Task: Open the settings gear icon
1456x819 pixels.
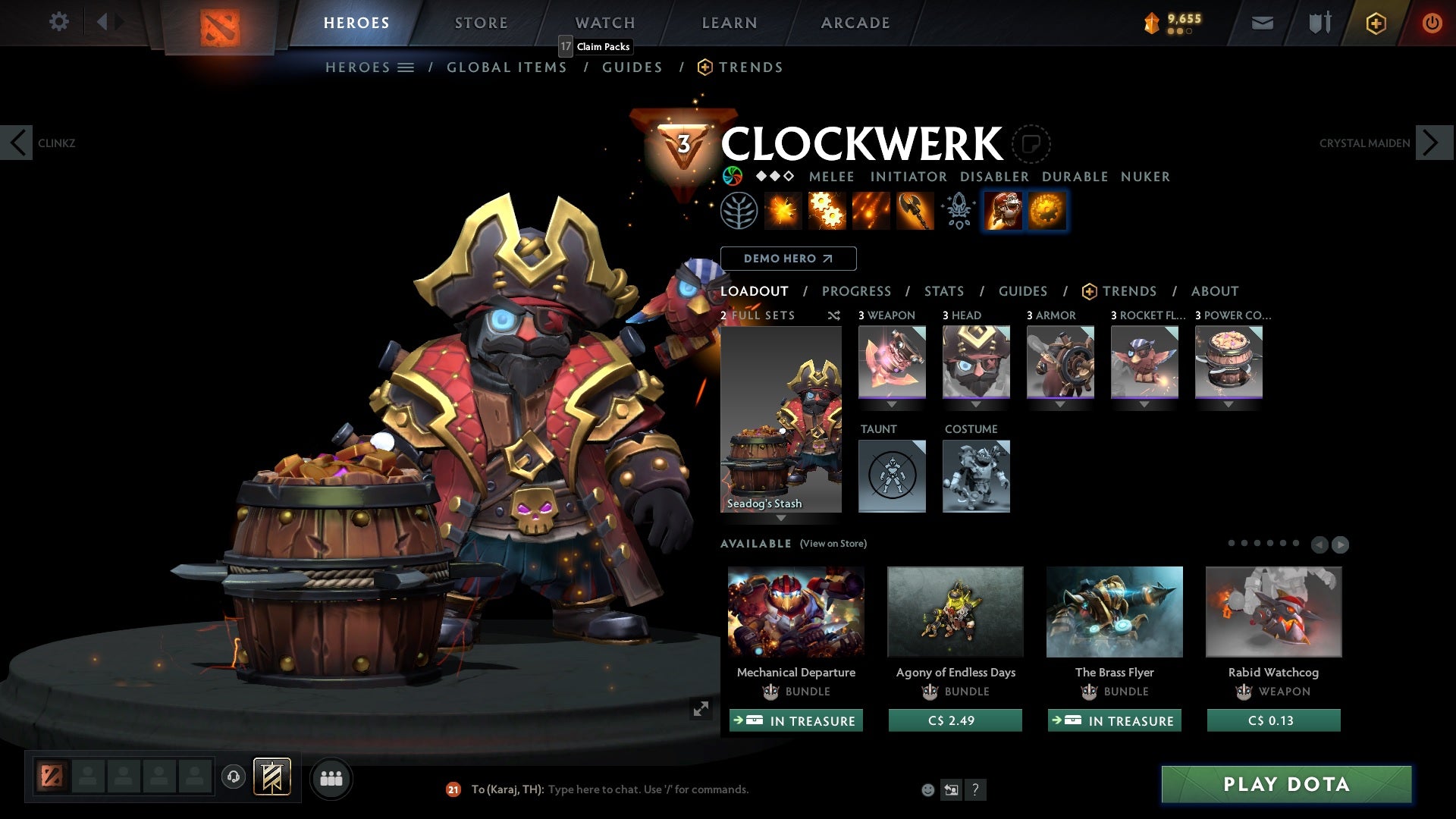Action: tap(58, 22)
